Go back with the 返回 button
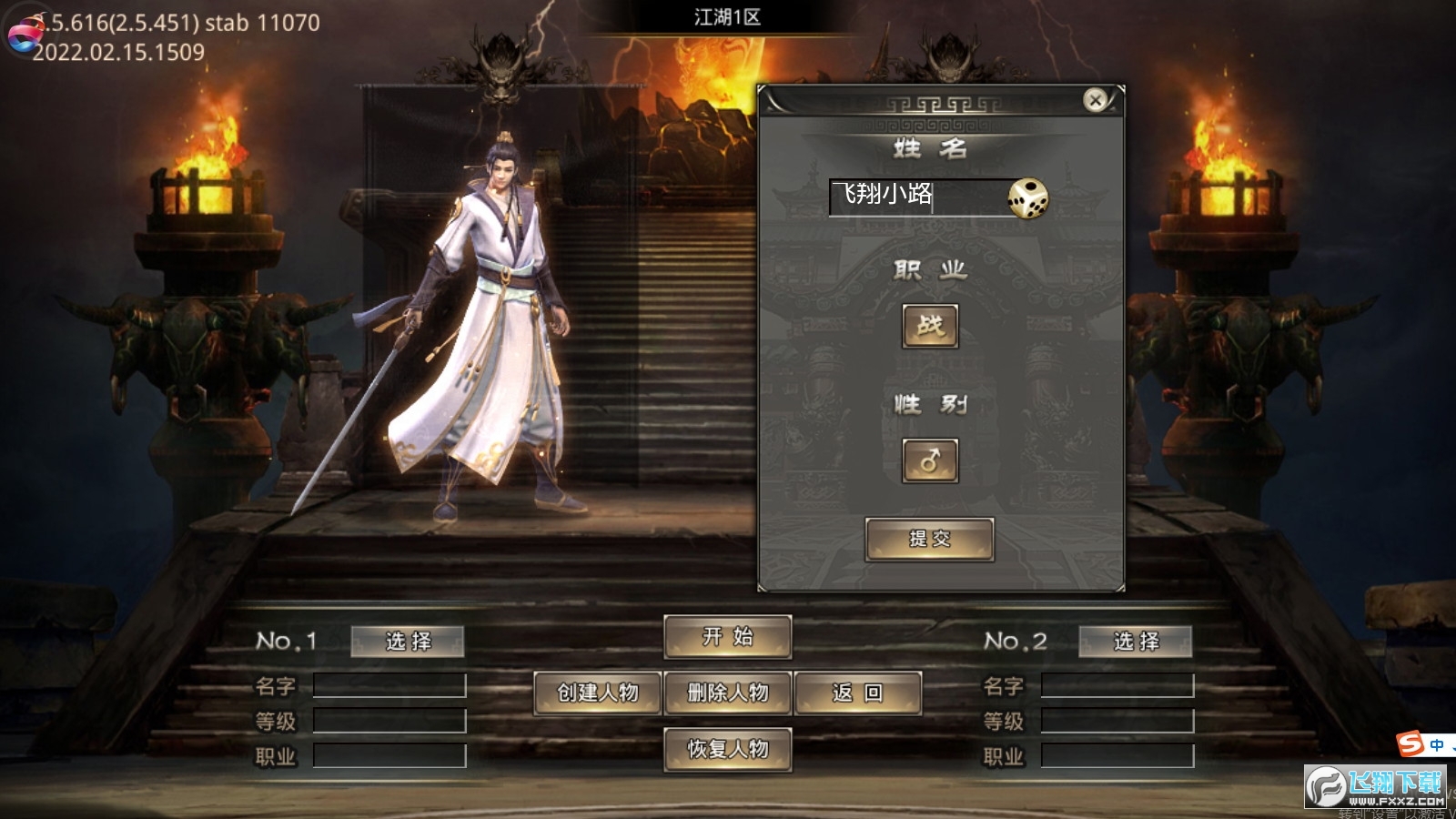Viewport: 1456px width, 819px height. click(857, 693)
